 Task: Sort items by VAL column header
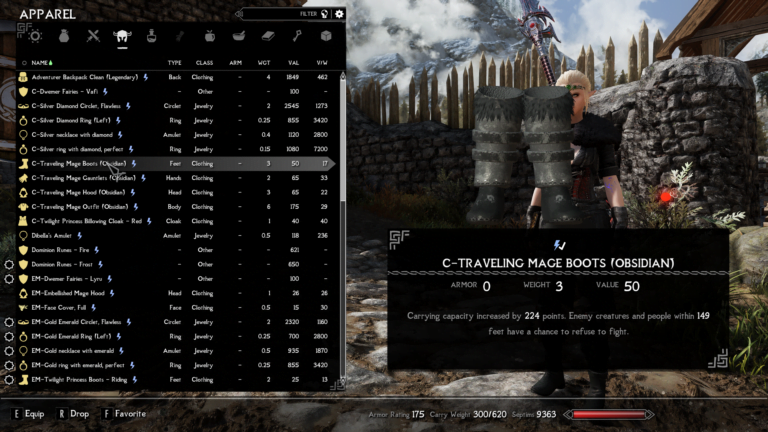click(x=293, y=62)
